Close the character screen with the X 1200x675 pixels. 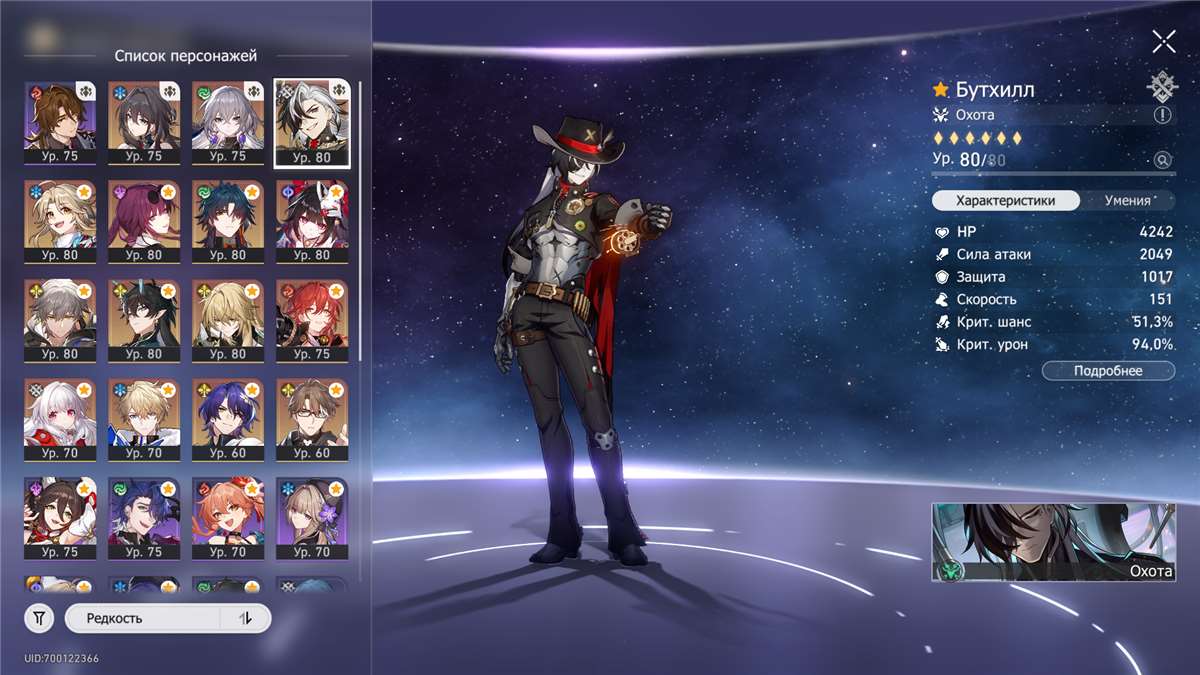(x=1163, y=41)
